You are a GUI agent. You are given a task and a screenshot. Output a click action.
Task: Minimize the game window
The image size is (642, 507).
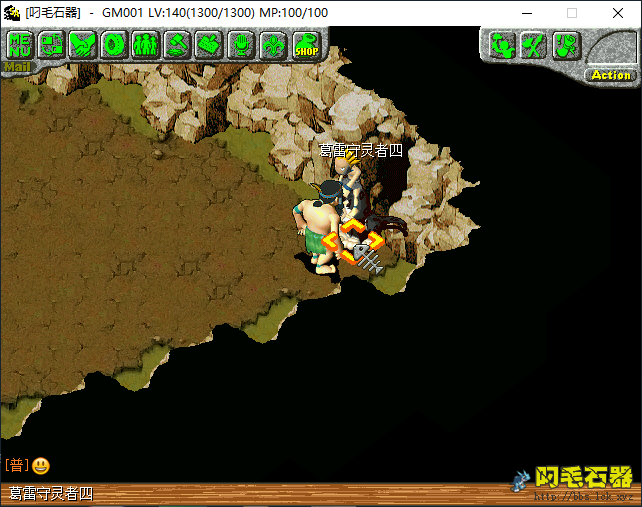(x=526, y=13)
